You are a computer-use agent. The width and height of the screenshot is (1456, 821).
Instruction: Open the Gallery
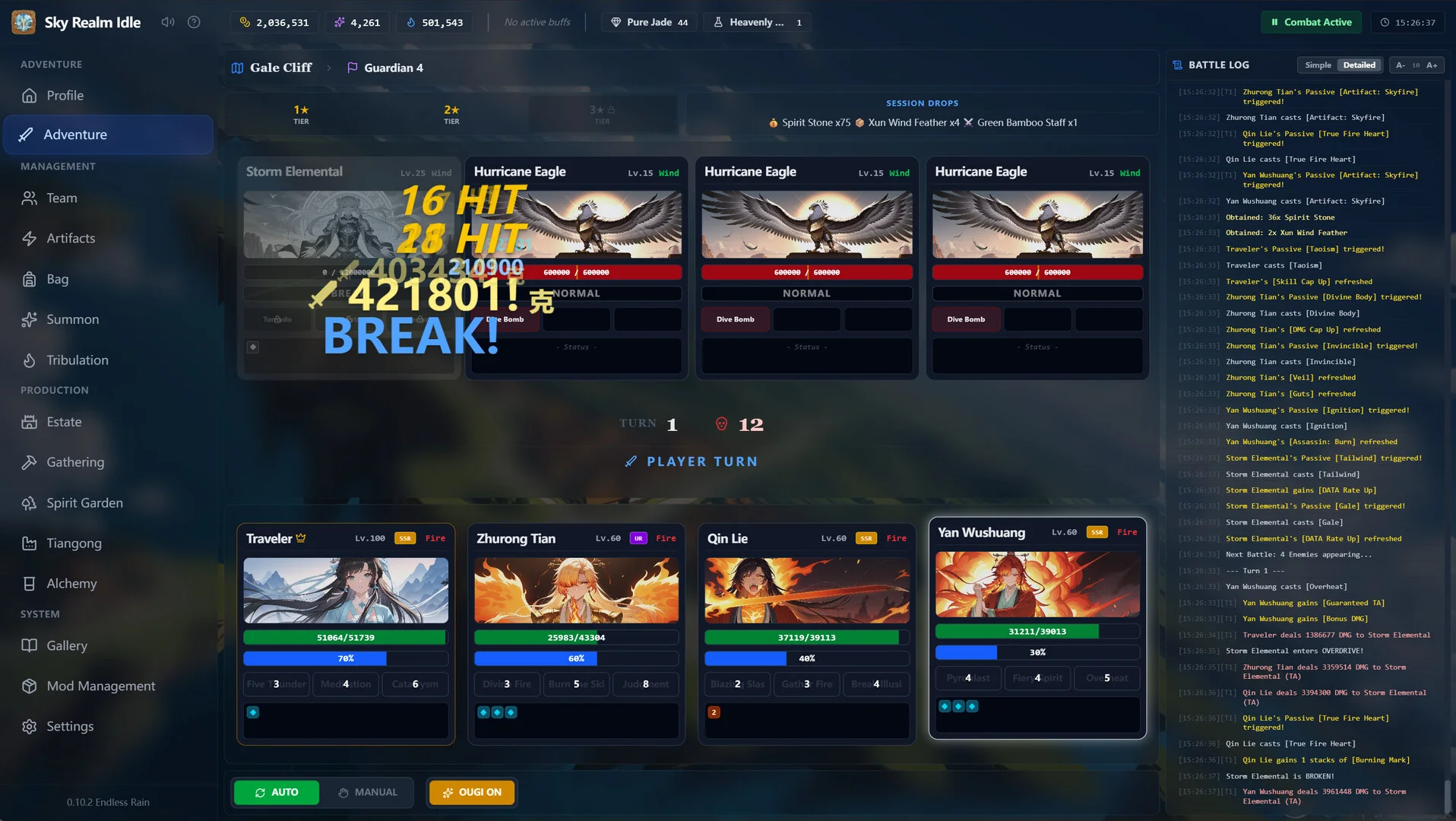pos(67,645)
